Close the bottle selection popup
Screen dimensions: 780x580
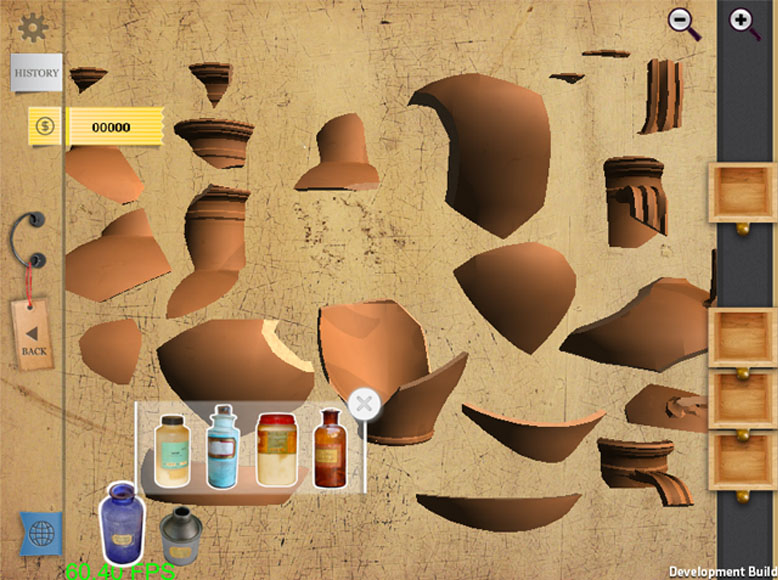click(364, 405)
